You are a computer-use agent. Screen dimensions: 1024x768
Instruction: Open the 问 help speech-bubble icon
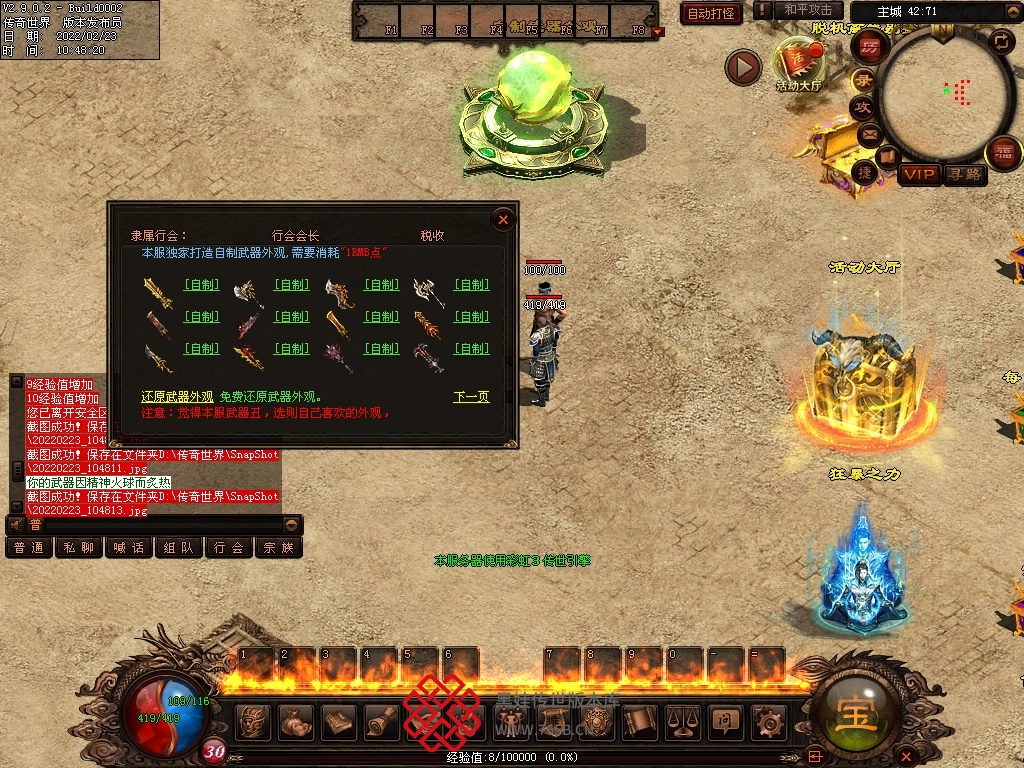pos(724,721)
